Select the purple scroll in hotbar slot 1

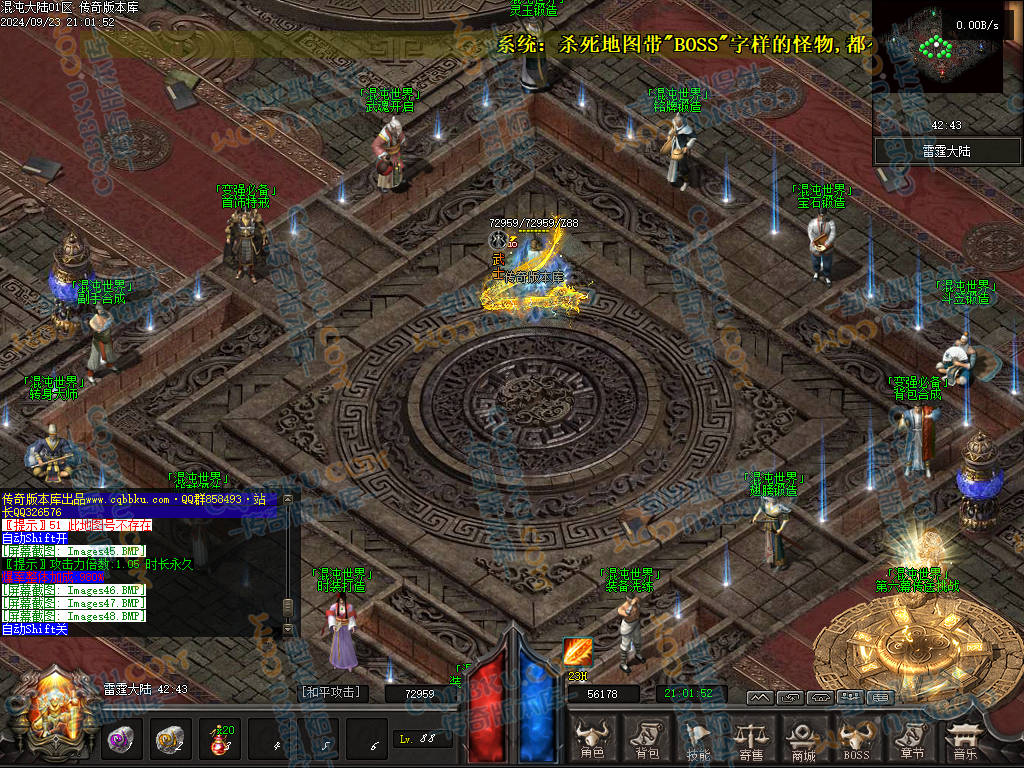pyautogui.click(x=122, y=740)
